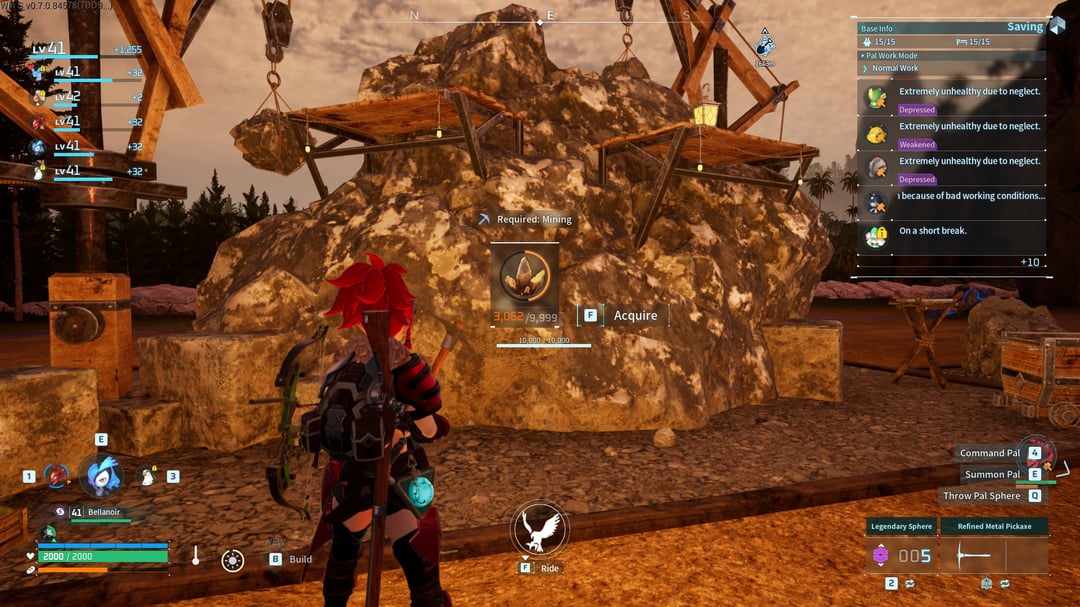Click the ore item icon
Screen dimensions: 1080x607
click(524, 283)
